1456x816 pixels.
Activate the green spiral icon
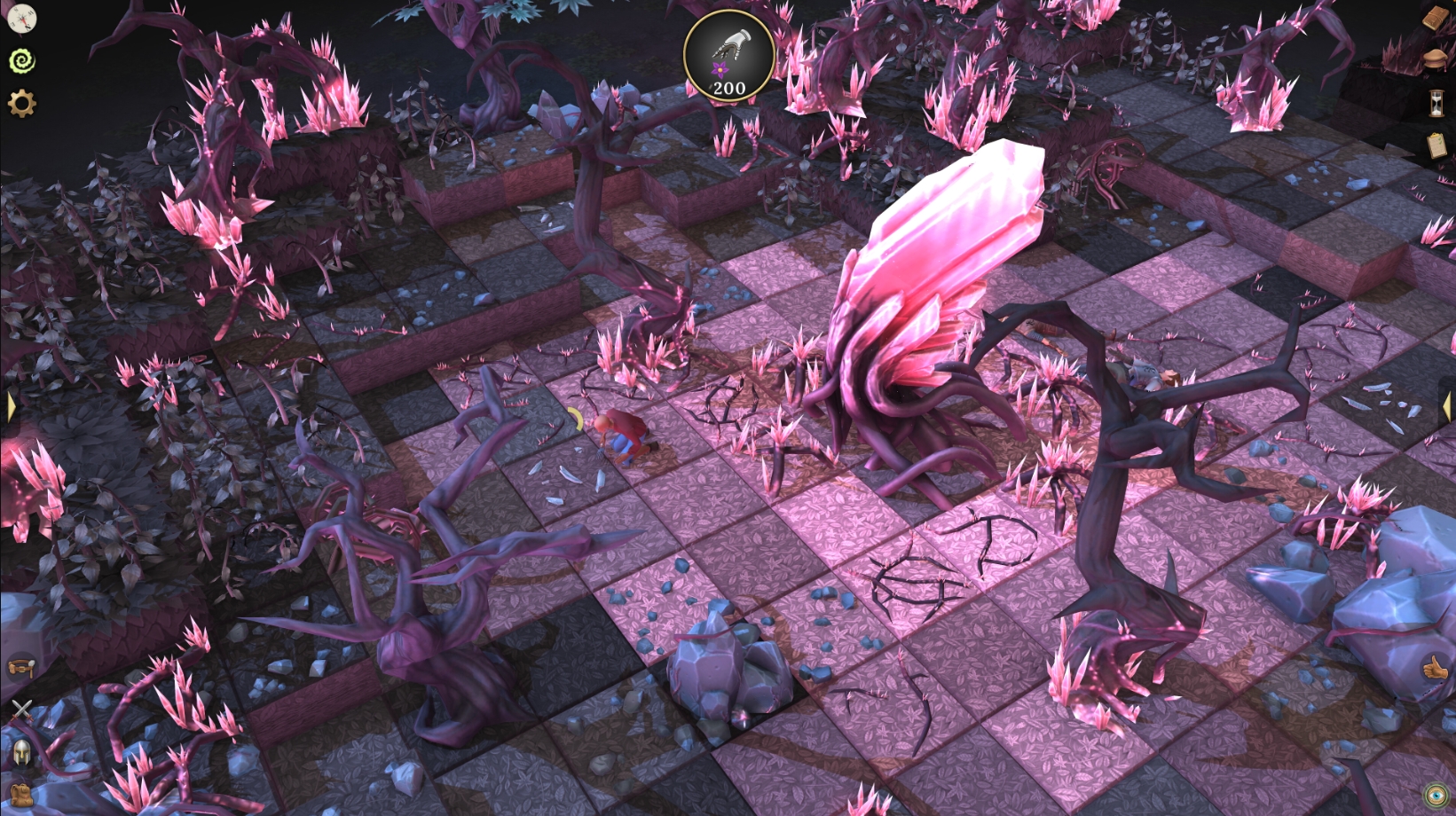(21, 60)
